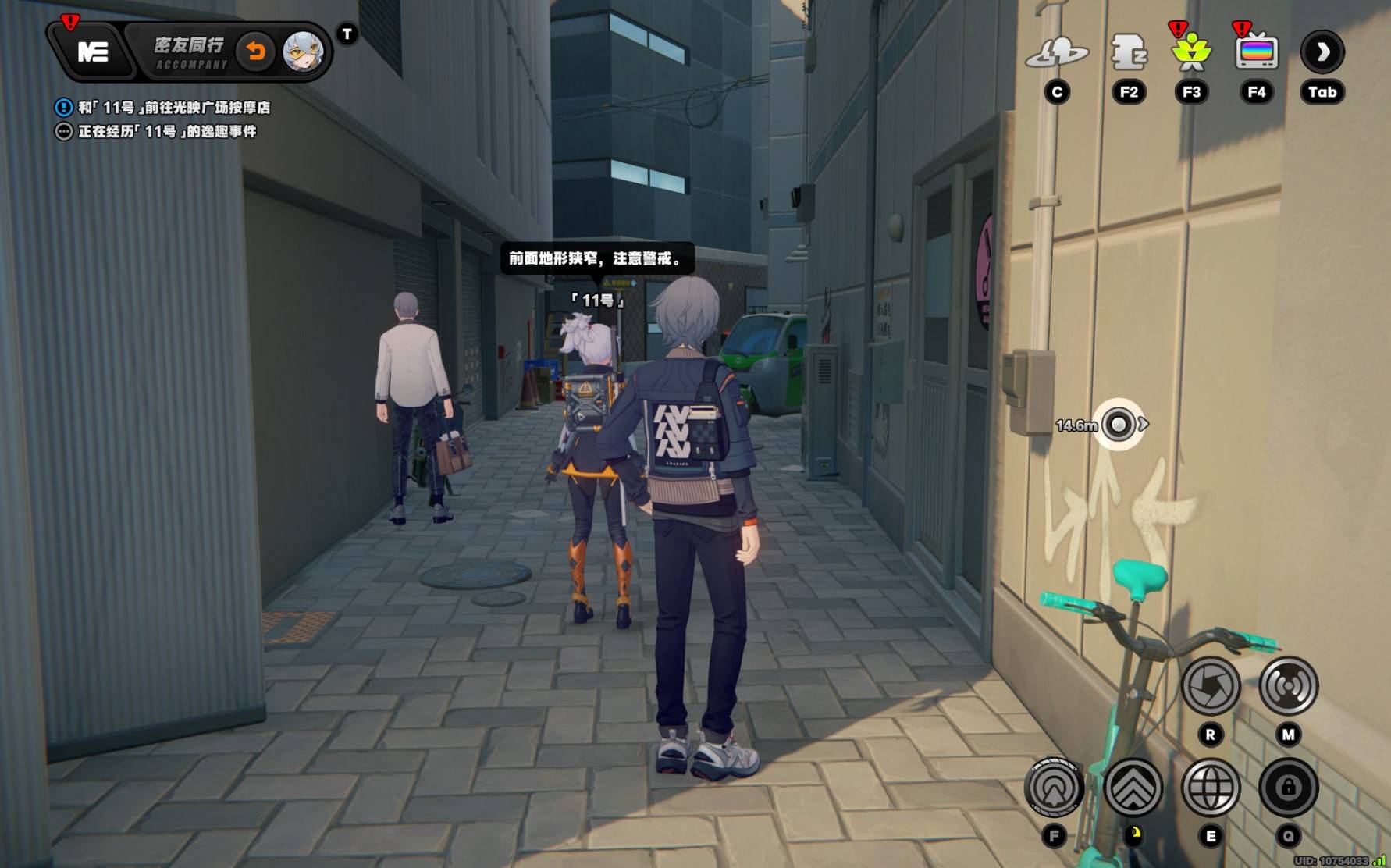Open the notebook icon marked with a Z
The image size is (1391, 868).
[1128, 53]
